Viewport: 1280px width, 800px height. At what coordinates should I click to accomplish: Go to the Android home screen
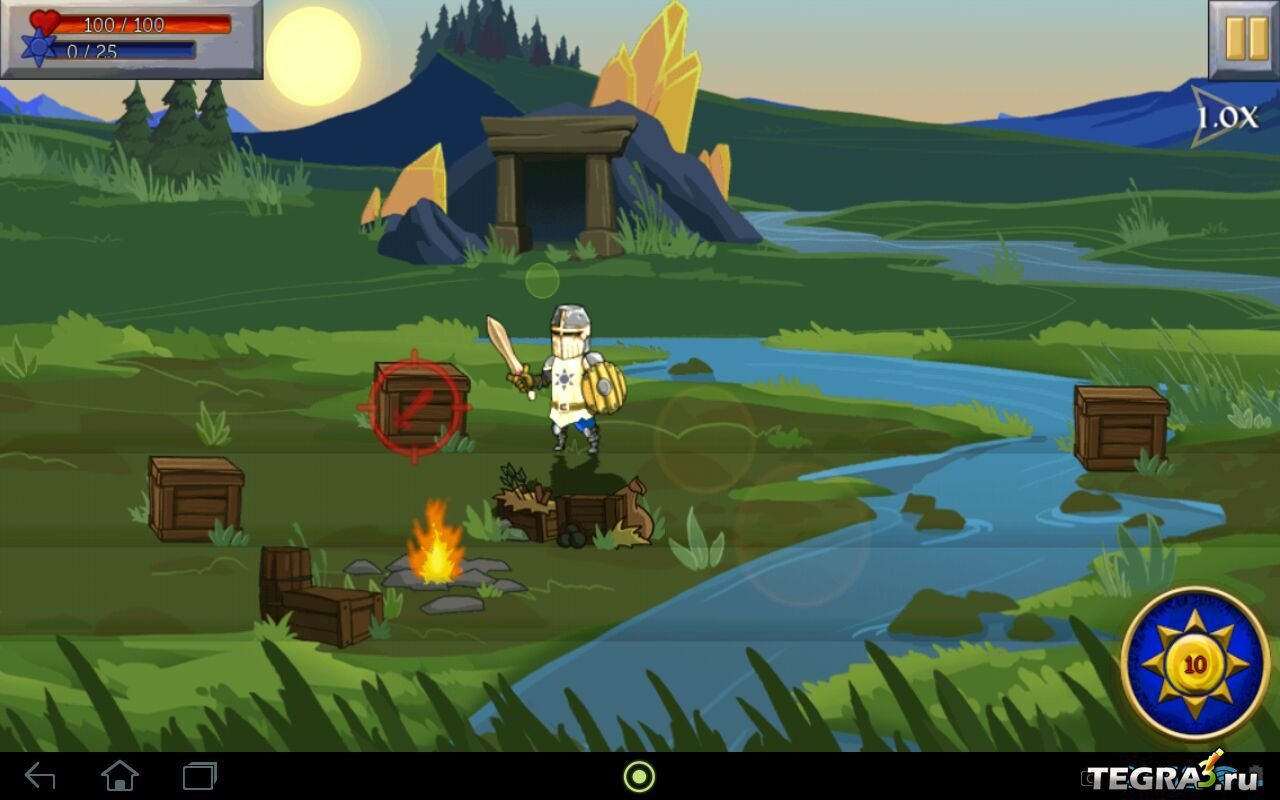[x=119, y=776]
